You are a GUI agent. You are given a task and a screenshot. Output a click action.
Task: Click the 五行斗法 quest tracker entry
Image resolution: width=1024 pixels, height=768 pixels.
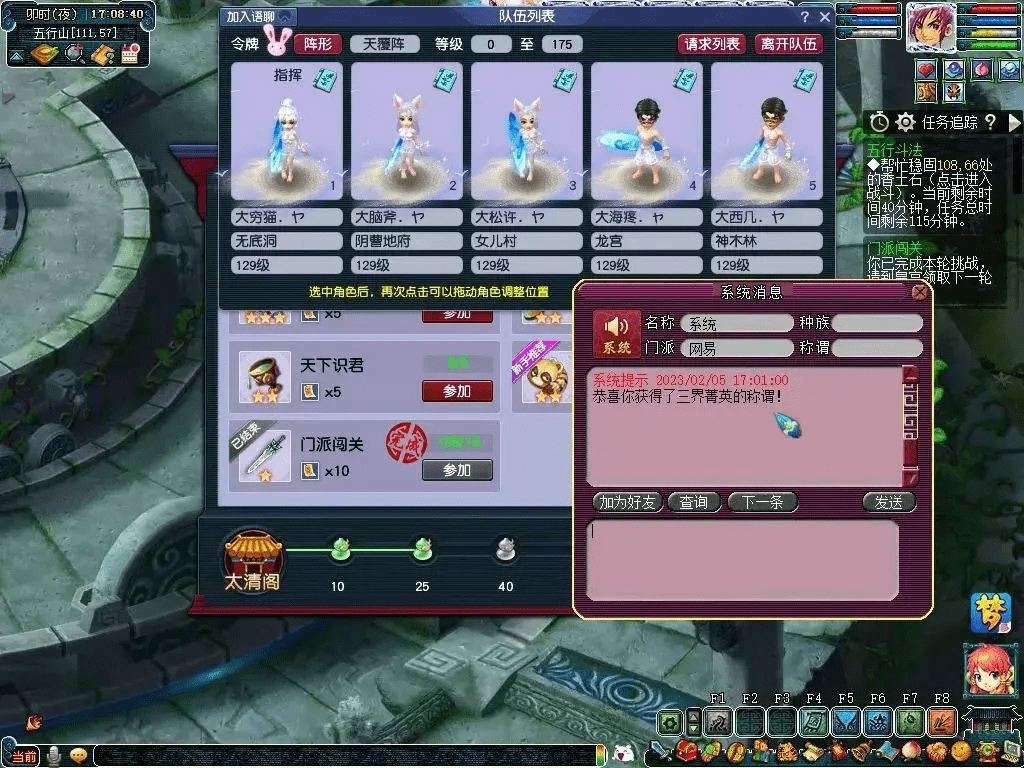click(895, 152)
